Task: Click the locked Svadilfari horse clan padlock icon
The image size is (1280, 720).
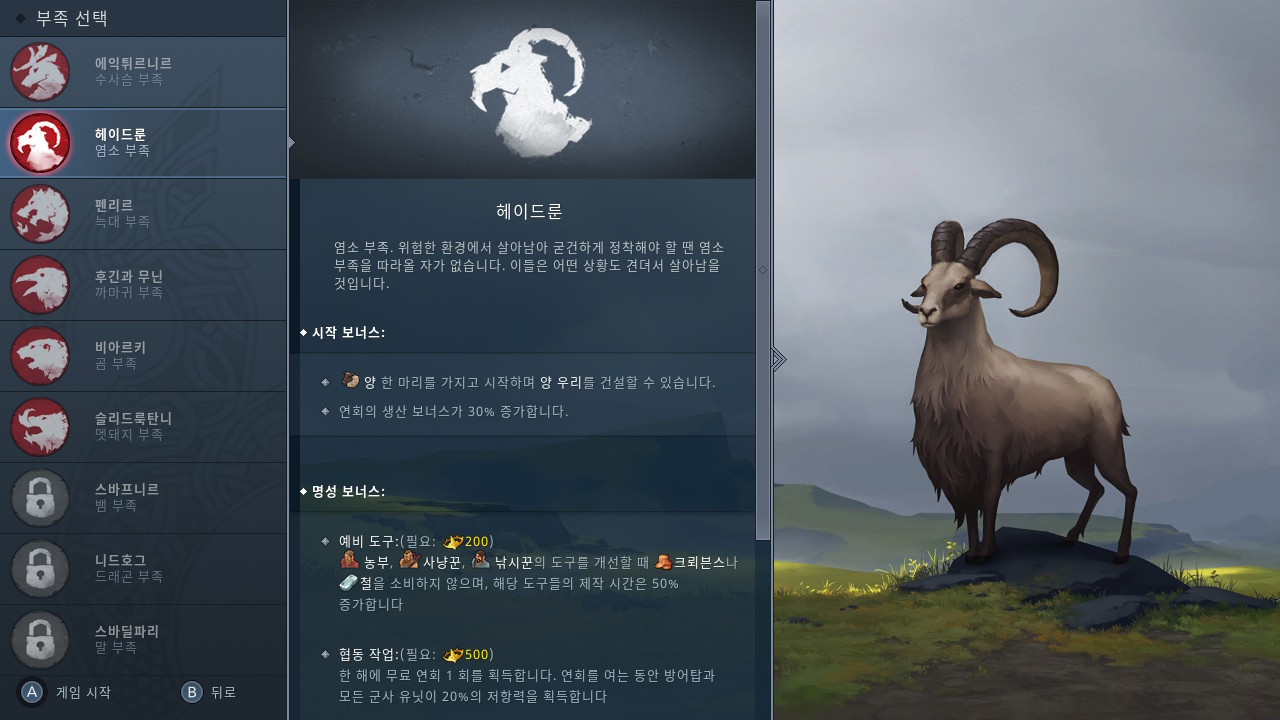Action: (40, 640)
